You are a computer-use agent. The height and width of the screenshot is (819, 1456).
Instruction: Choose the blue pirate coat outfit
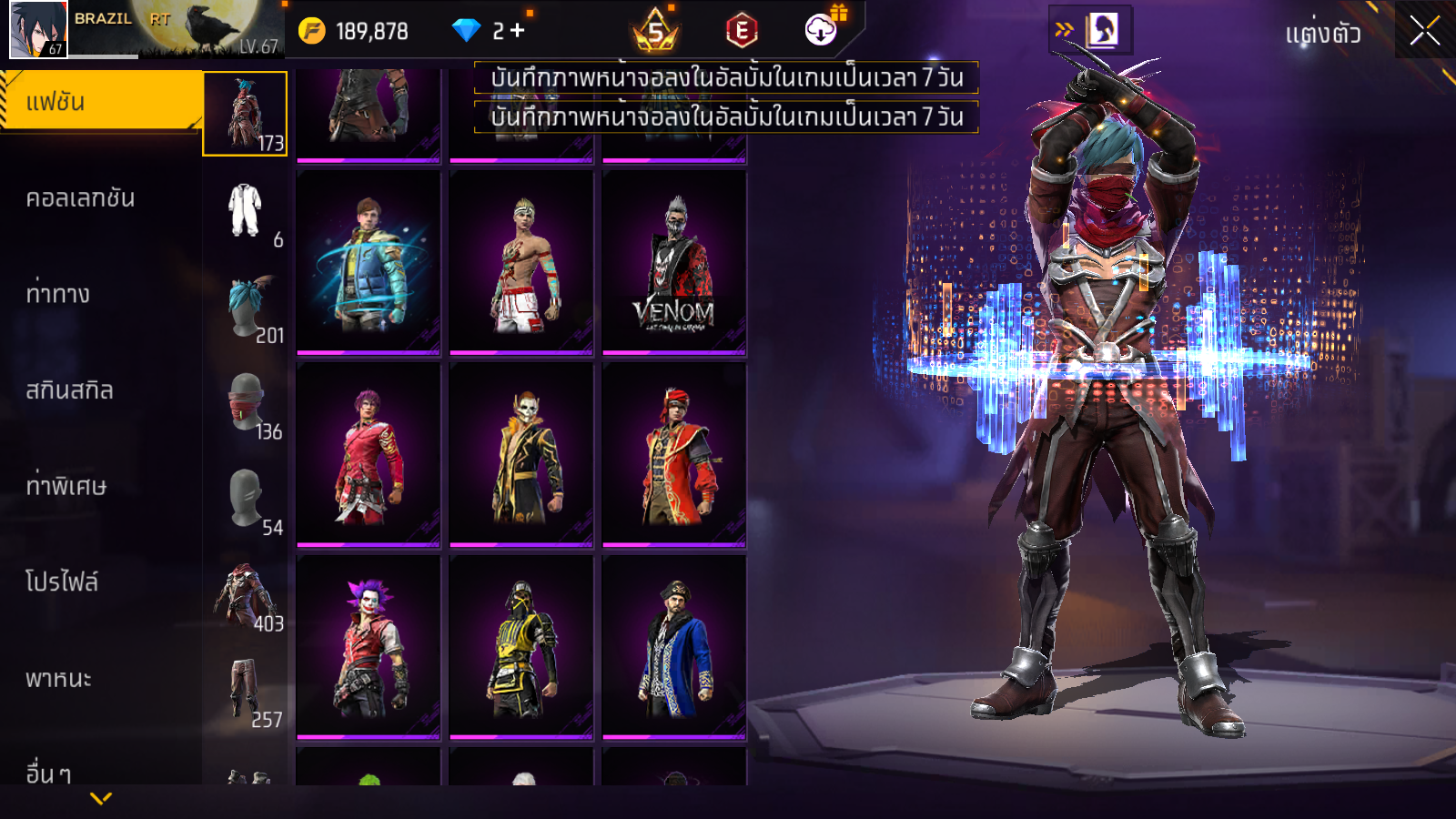(674, 646)
